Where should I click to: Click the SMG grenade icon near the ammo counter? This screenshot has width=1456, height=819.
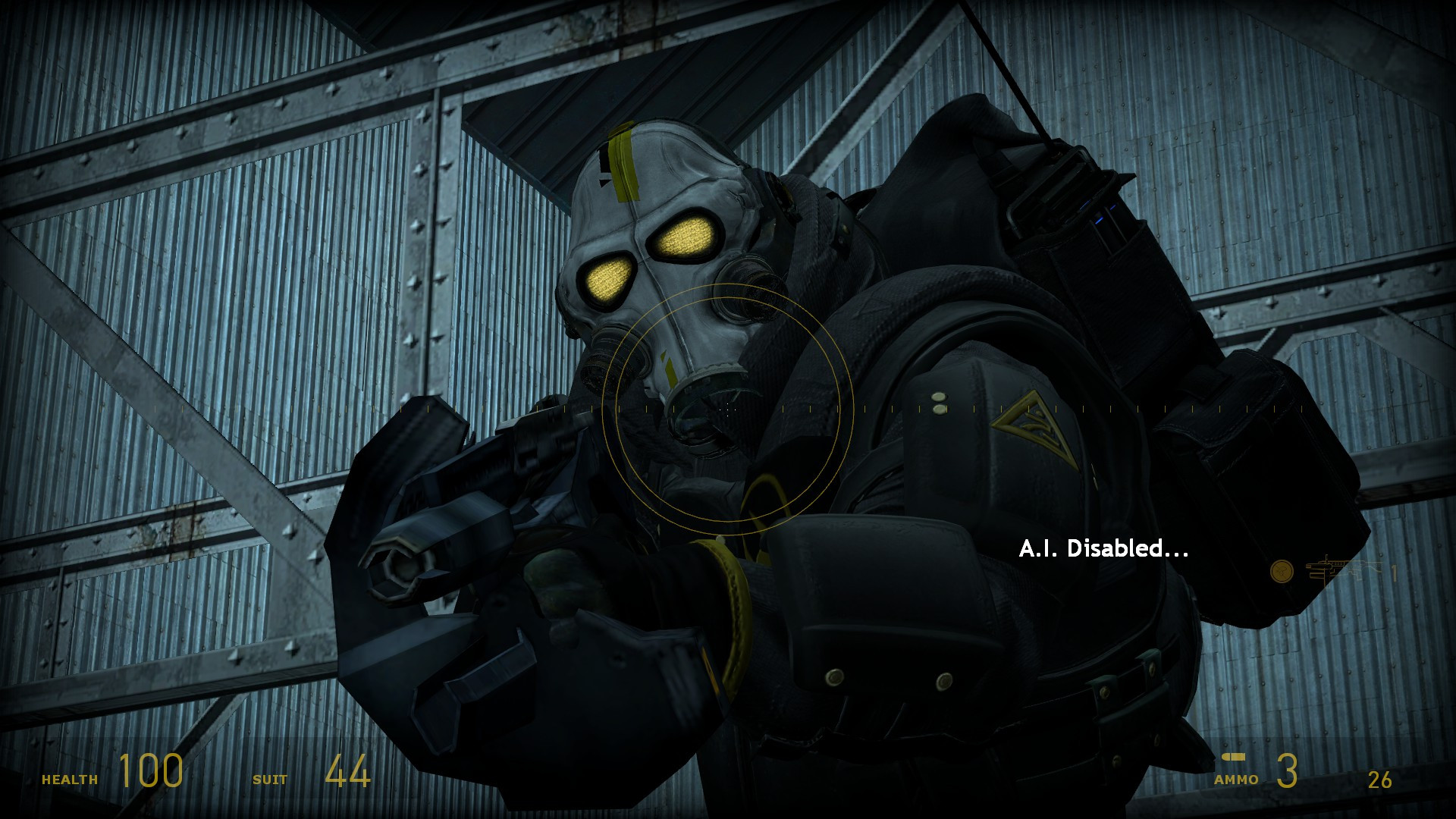[x=1282, y=569]
